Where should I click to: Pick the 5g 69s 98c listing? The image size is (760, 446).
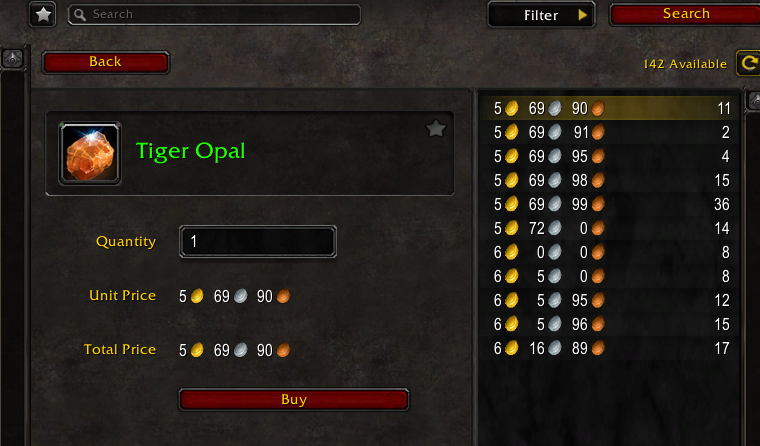click(x=610, y=180)
